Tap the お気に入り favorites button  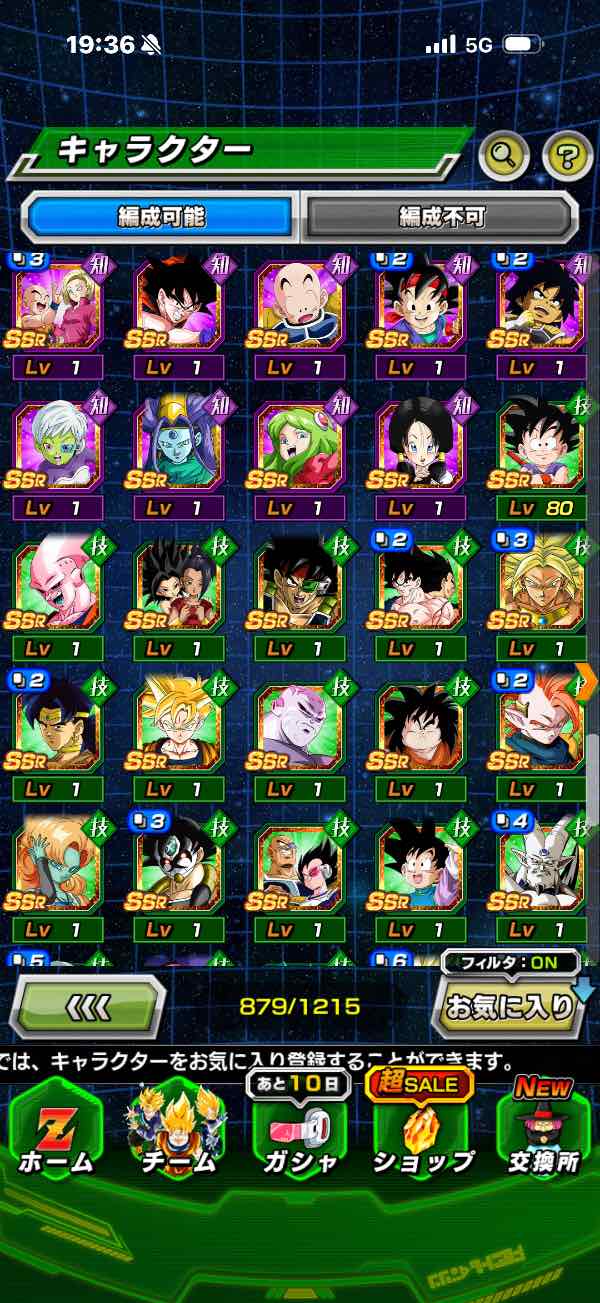pos(508,1006)
